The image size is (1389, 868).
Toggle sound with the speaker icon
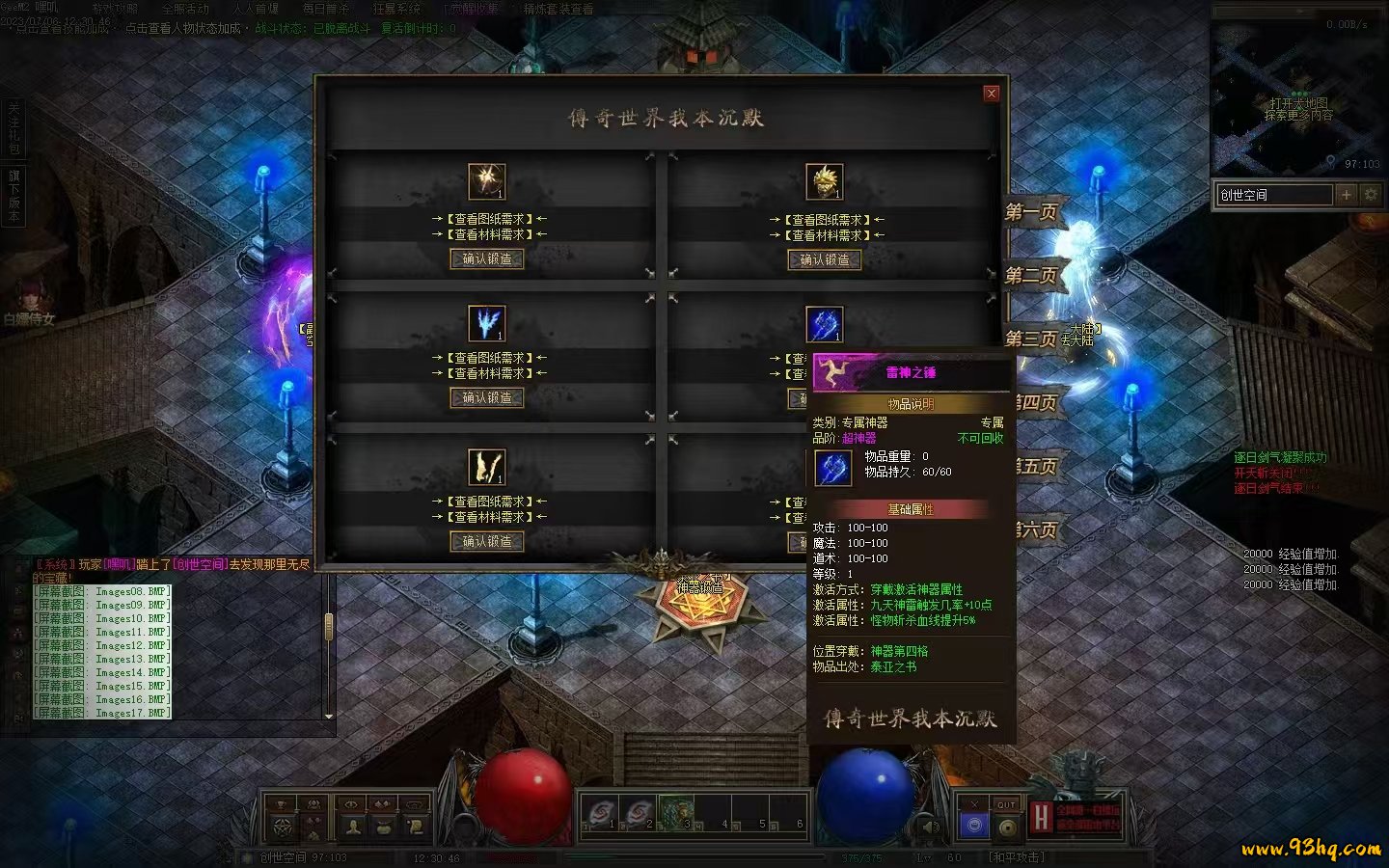[930, 827]
